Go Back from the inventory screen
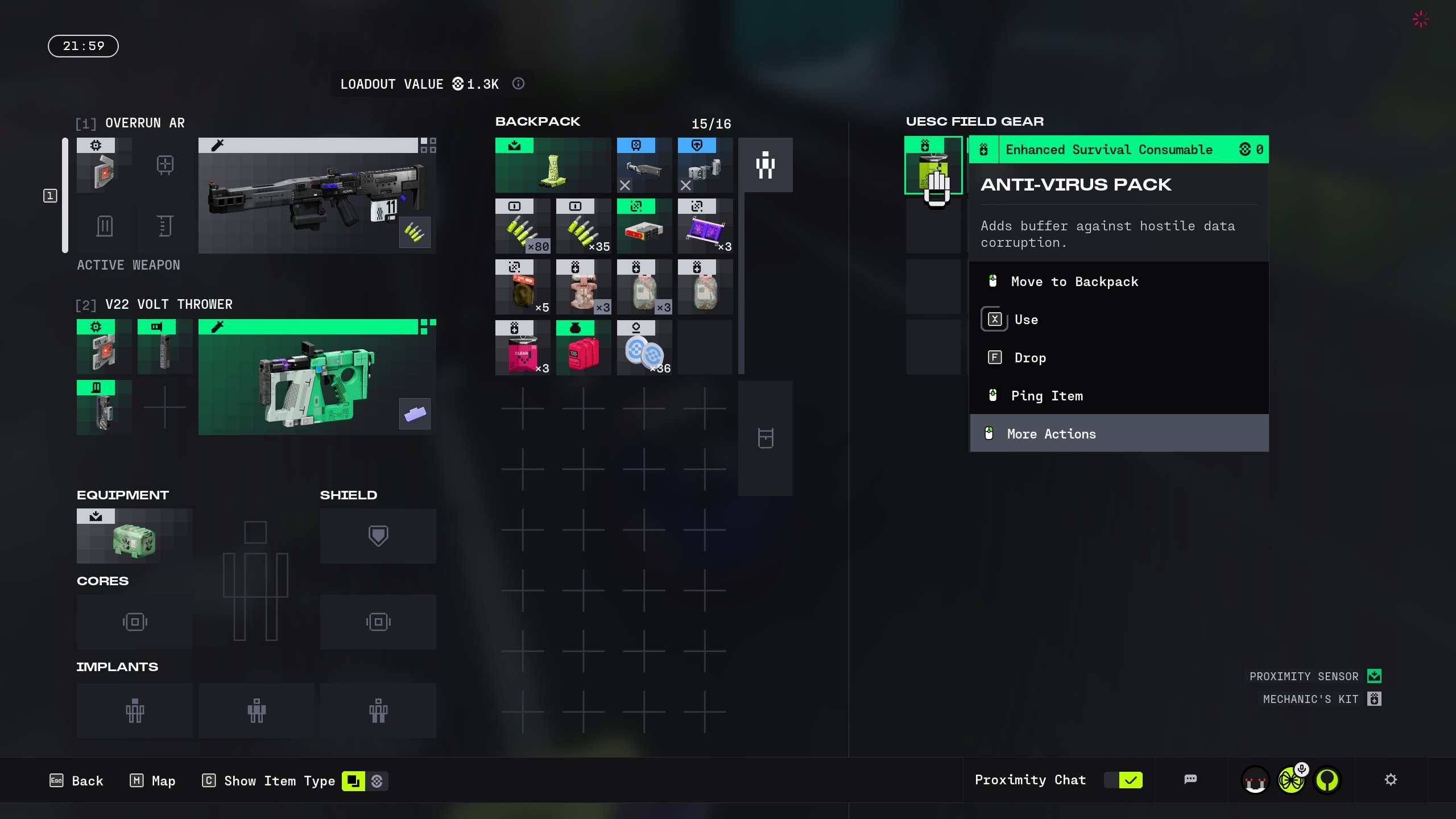The image size is (1456, 819). tap(77, 781)
